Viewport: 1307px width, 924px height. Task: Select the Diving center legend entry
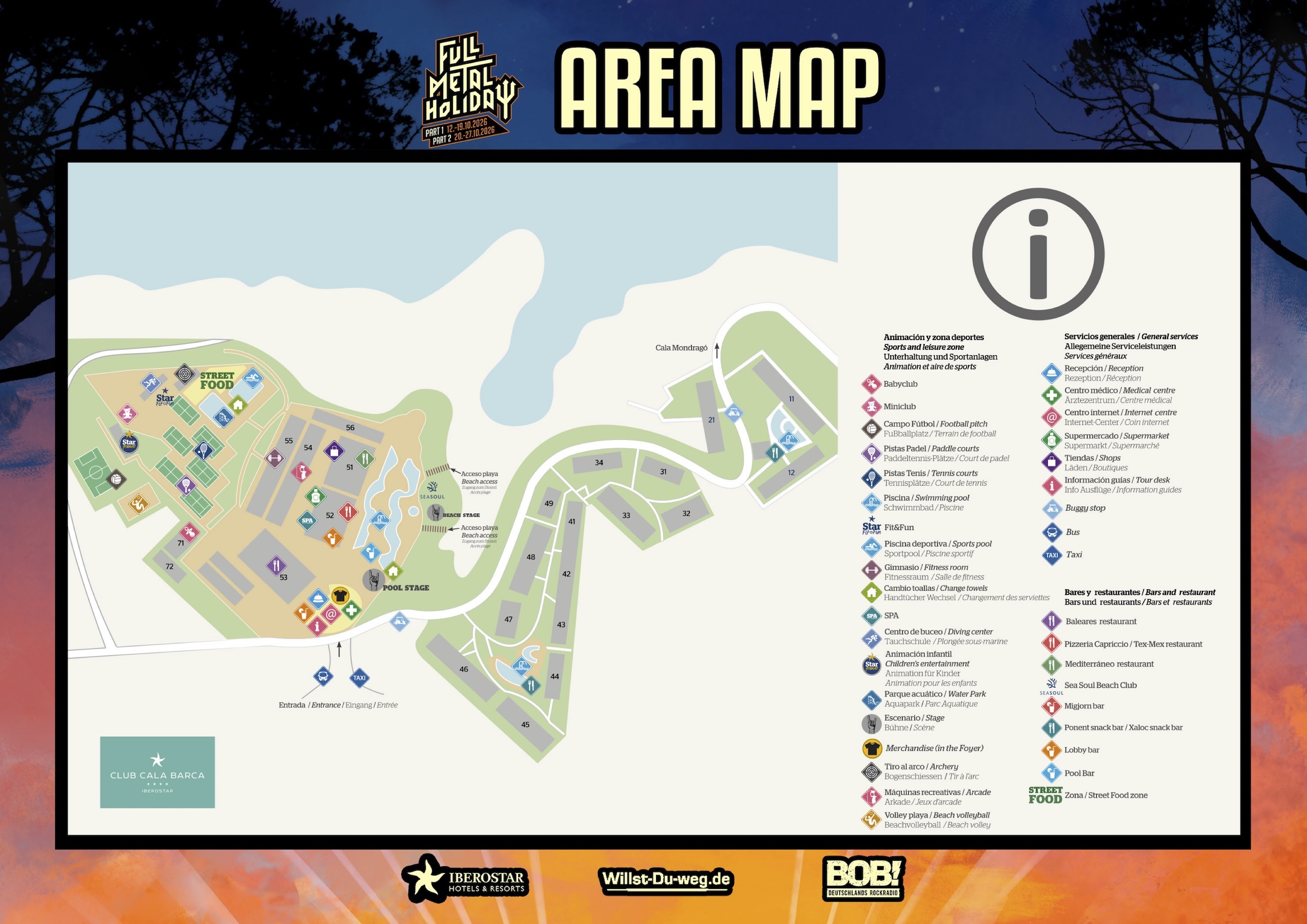click(x=937, y=637)
